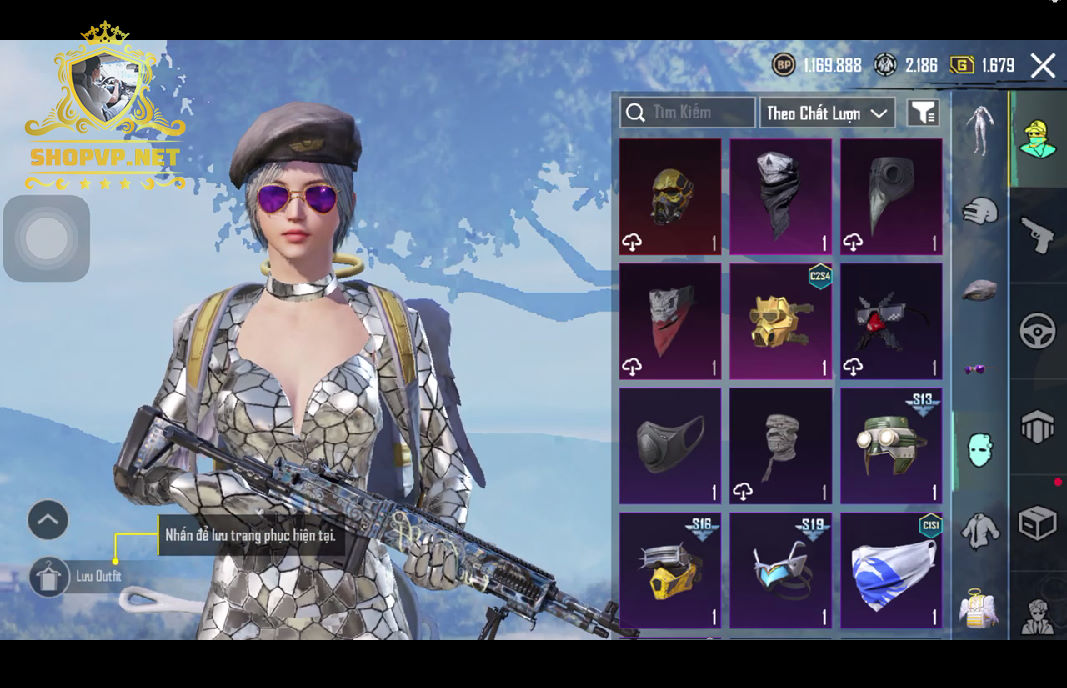The image size is (1067, 688).
Task: Choose the S16 yellow mask
Action: pos(670,571)
